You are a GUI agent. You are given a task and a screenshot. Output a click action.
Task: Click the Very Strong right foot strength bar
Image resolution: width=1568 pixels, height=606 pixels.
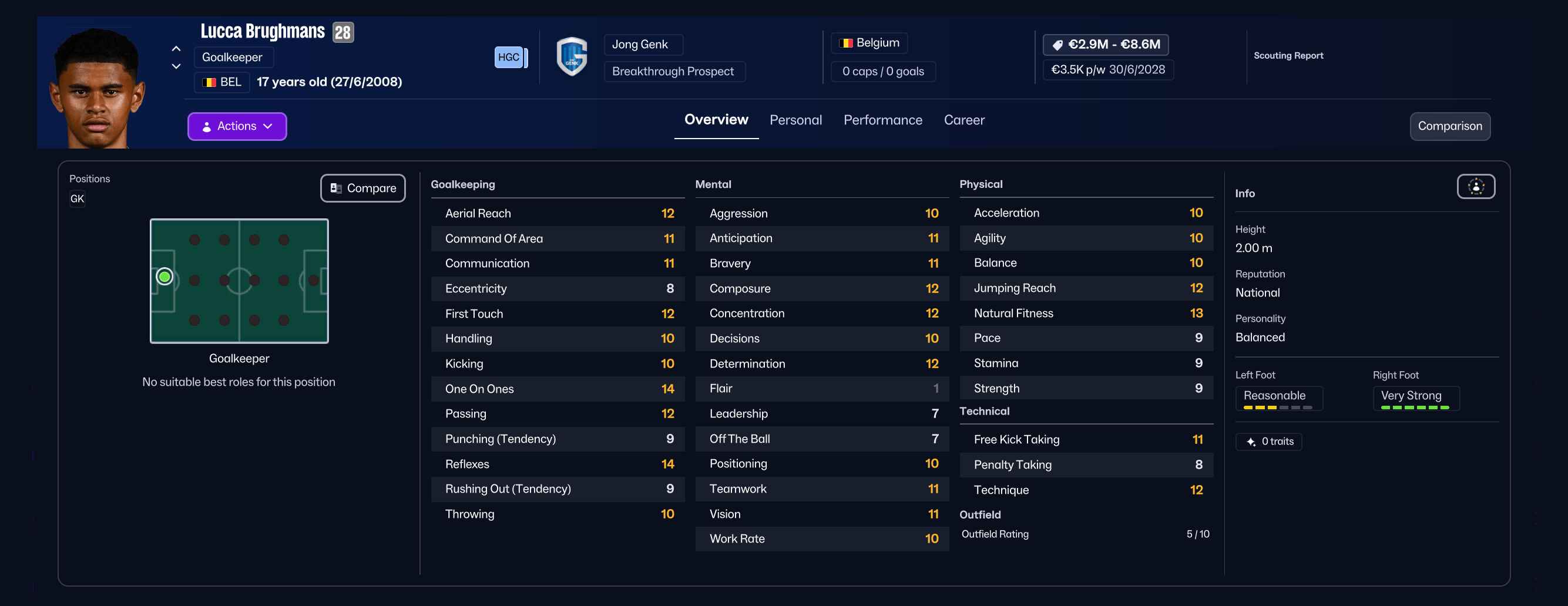[x=1415, y=409]
